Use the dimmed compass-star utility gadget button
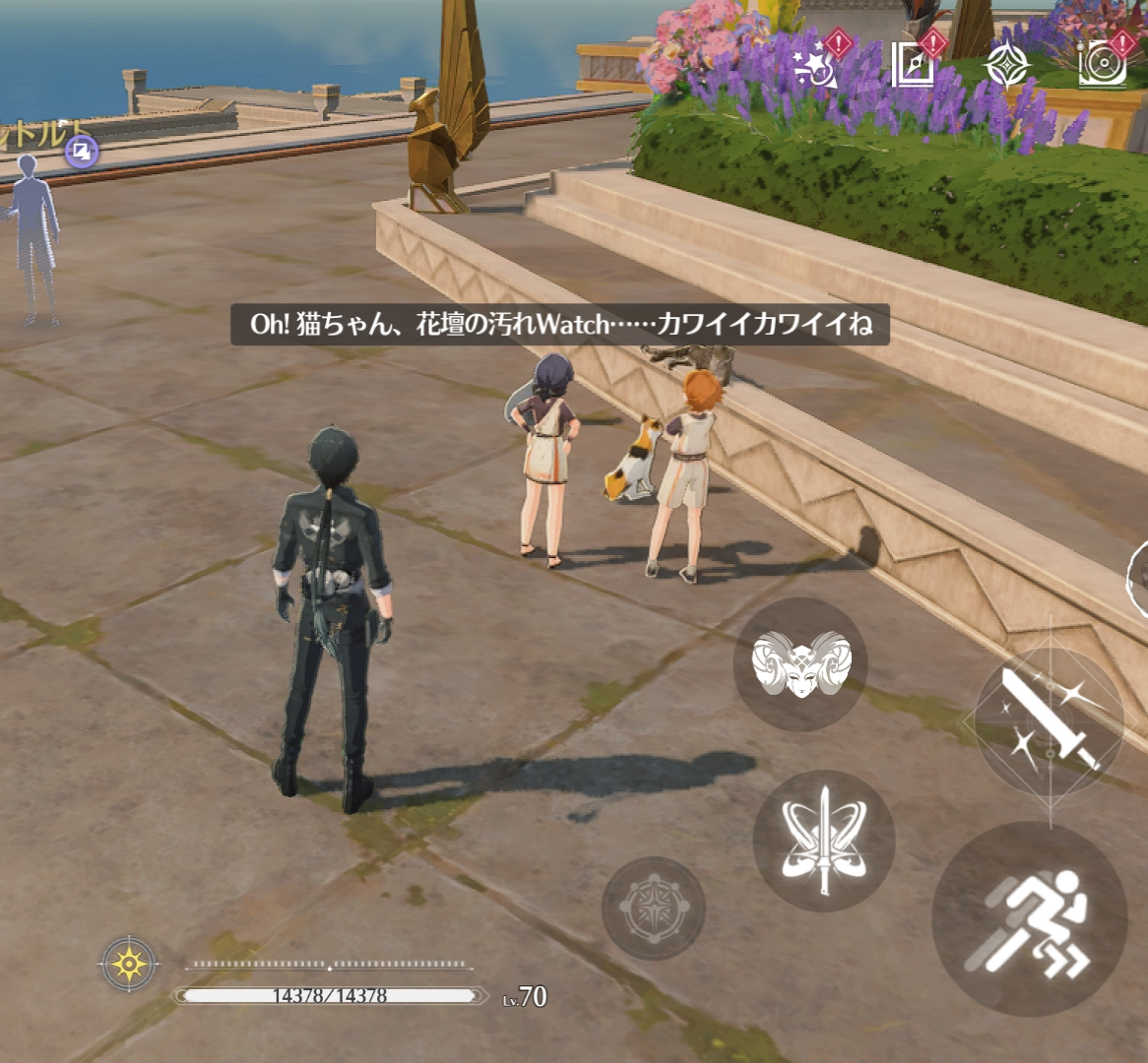Screen dimensions: 1148x1063 653,907
